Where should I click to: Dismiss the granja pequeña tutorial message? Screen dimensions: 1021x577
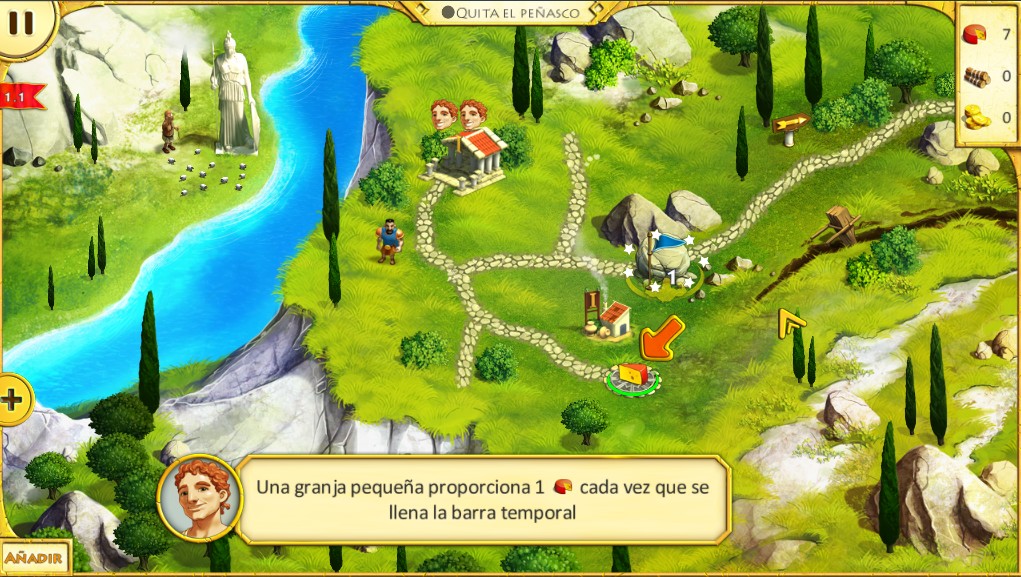[x=485, y=499]
